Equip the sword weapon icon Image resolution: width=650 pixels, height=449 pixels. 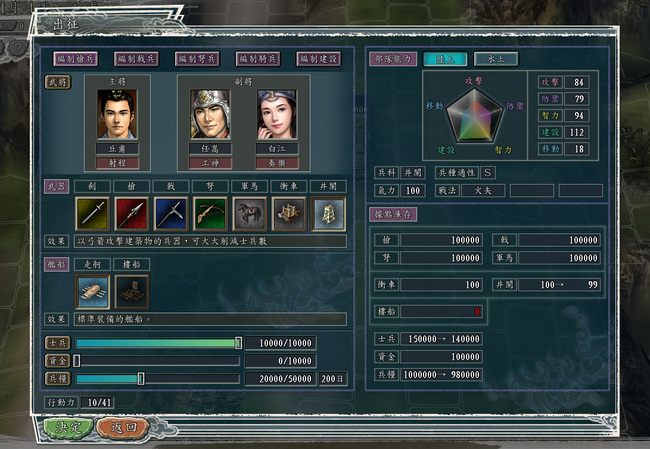pos(92,213)
